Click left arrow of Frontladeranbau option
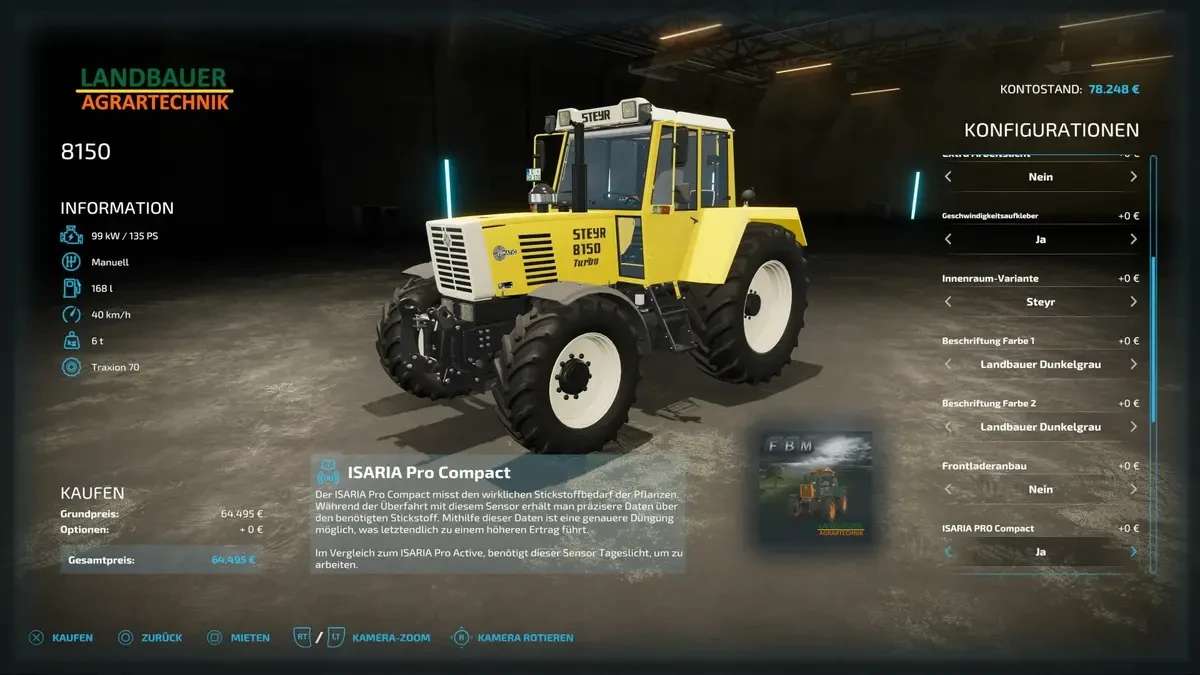Screen dimensions: 1200x675 point(948,489)
